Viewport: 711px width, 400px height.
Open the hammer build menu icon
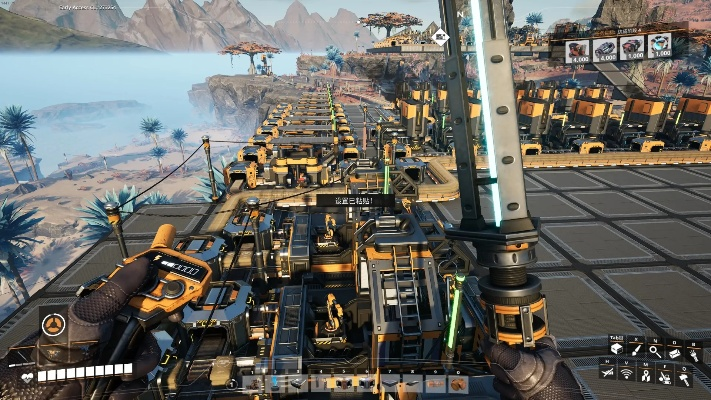684,380
